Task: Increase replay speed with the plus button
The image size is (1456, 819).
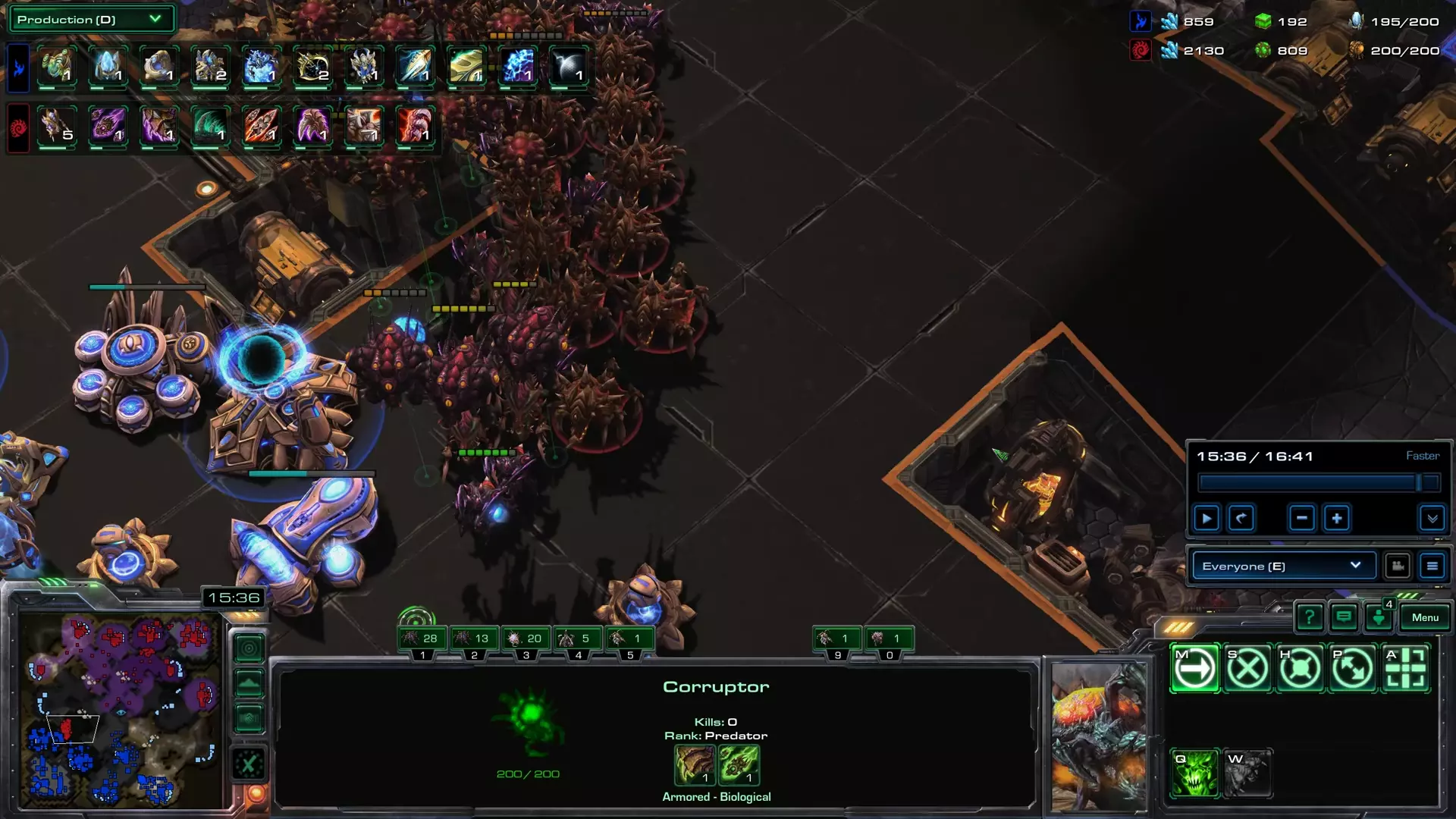Action: click(x=1337, y=518)
